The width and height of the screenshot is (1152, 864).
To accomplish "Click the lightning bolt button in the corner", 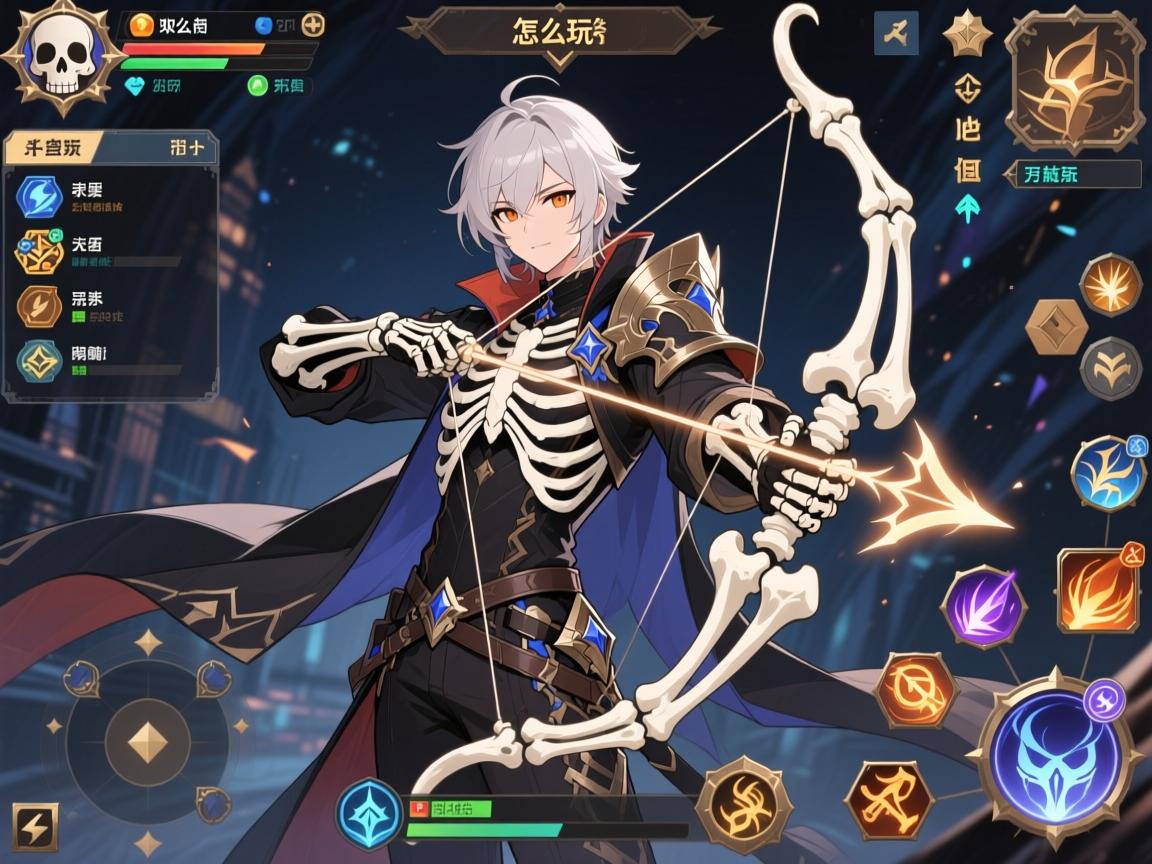I will [x=36, y=826].
